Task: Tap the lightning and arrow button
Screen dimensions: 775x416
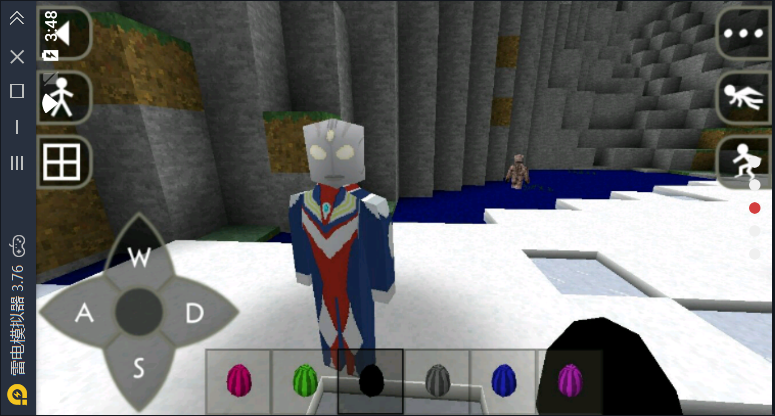Action: pos(64,33)
